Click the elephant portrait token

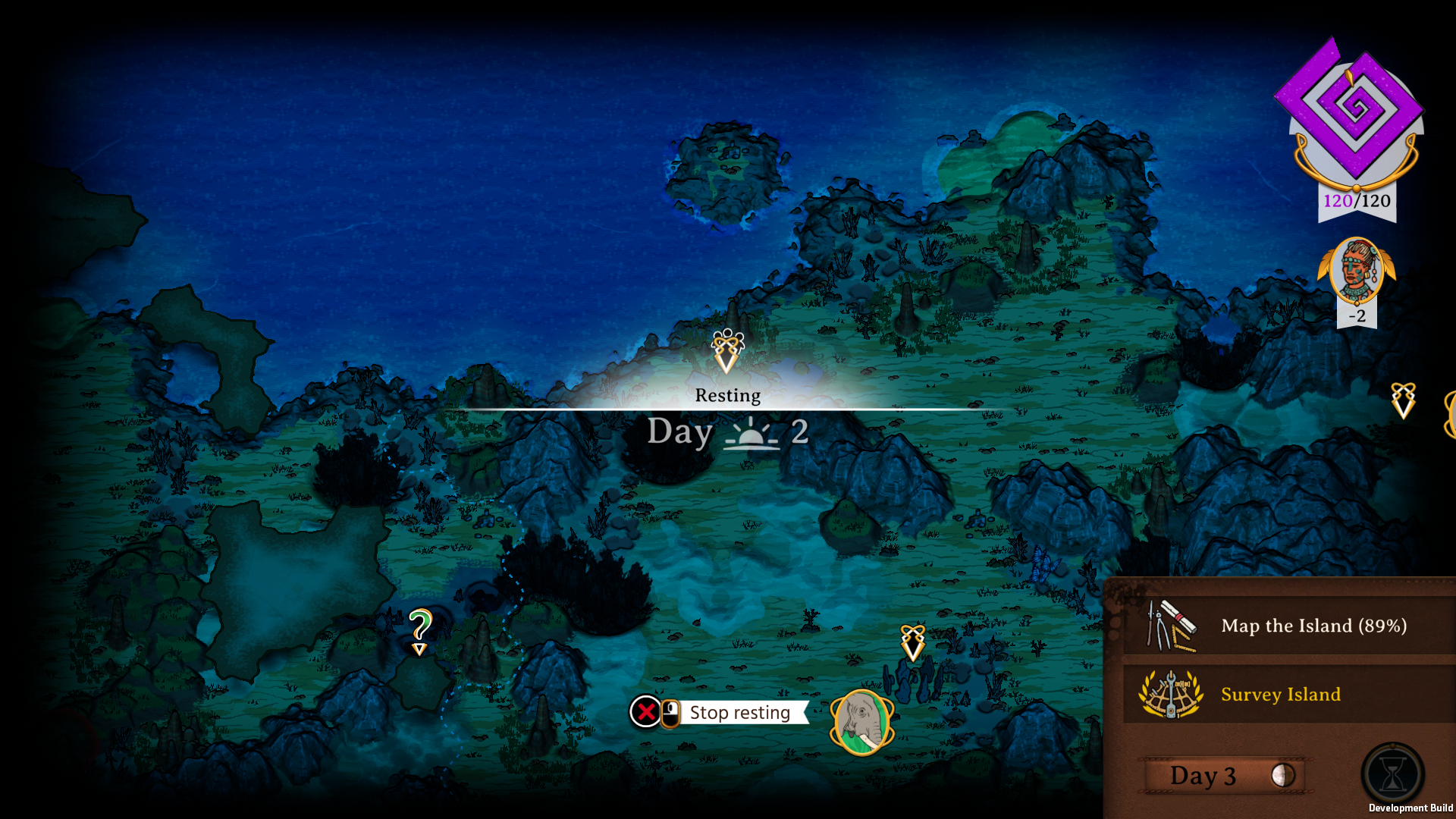coord(862,723)
